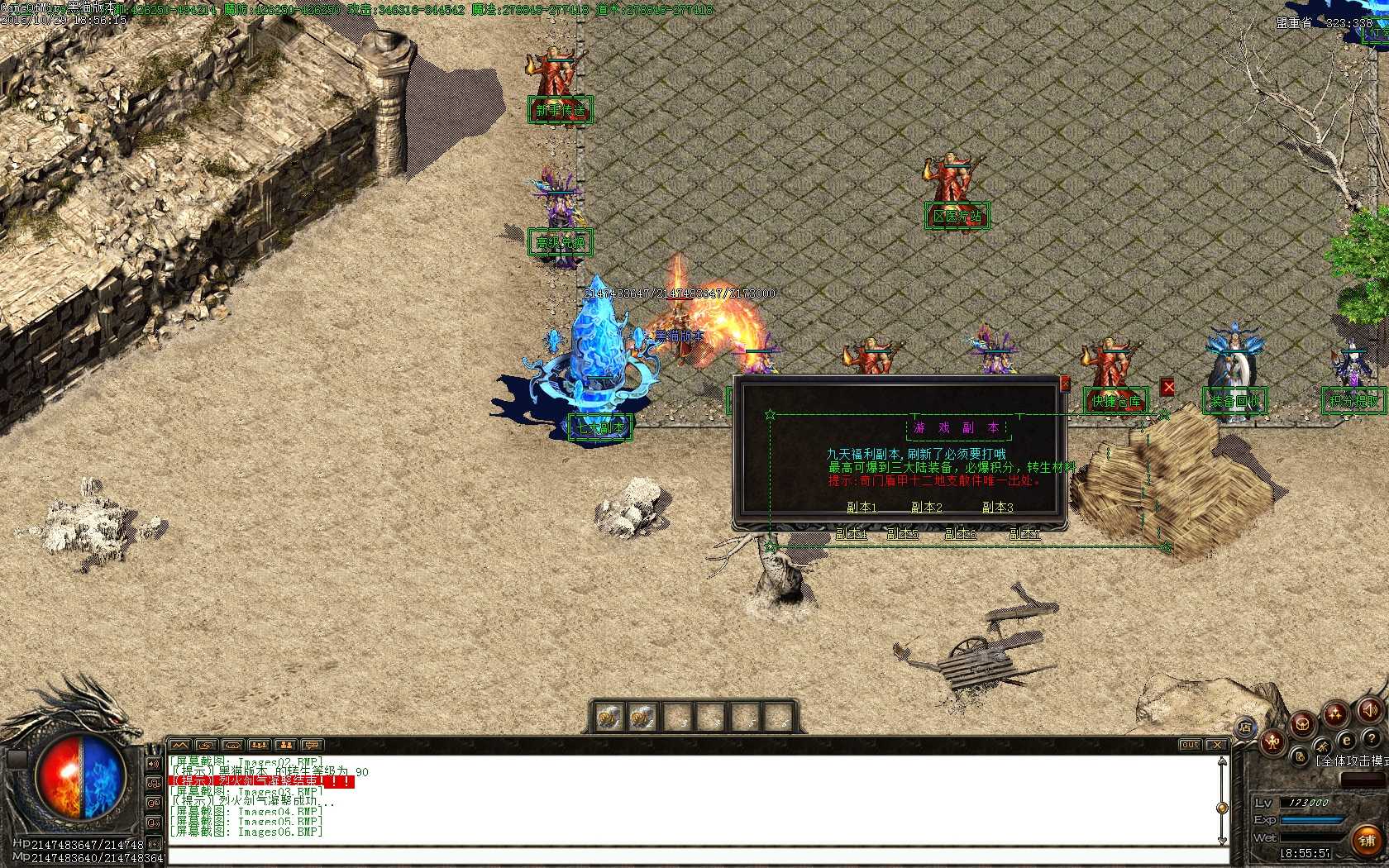Open the 副本1 dungeon link in the dialog
The height and width of the screenshot is (868, 1389).
click(x=862, y=508)
